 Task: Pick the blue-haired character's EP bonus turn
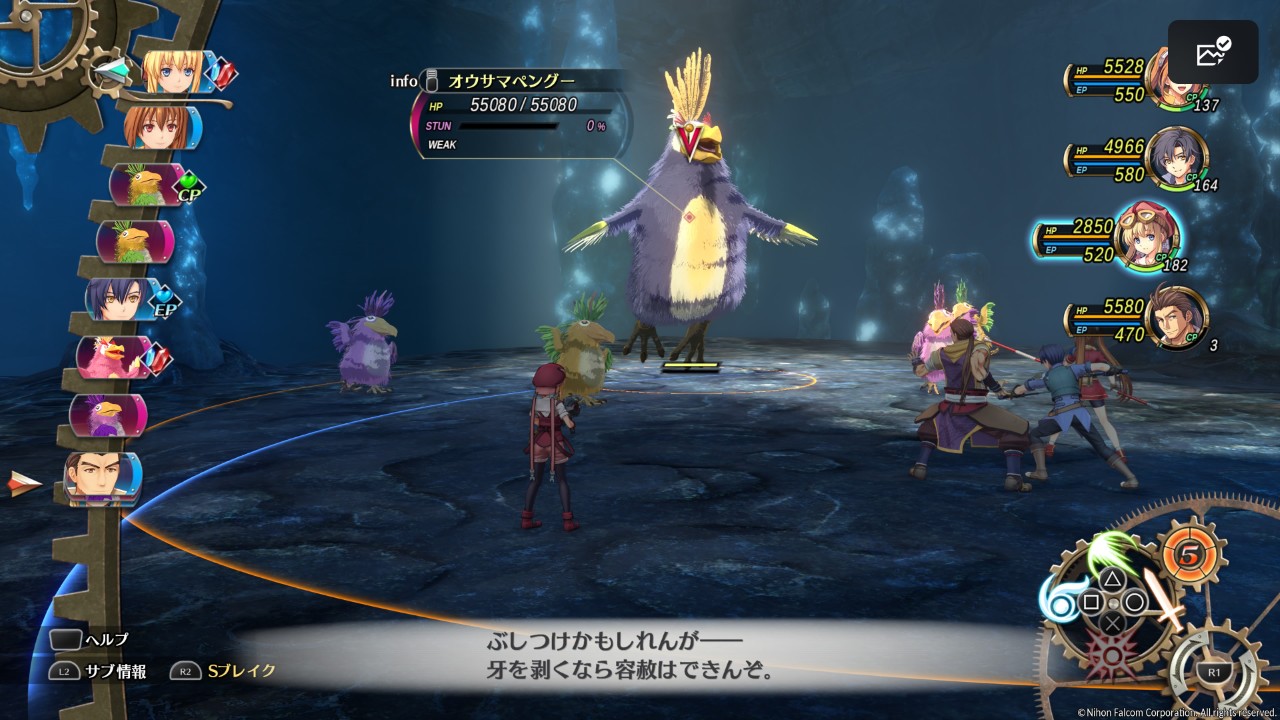tap(120, 299)
